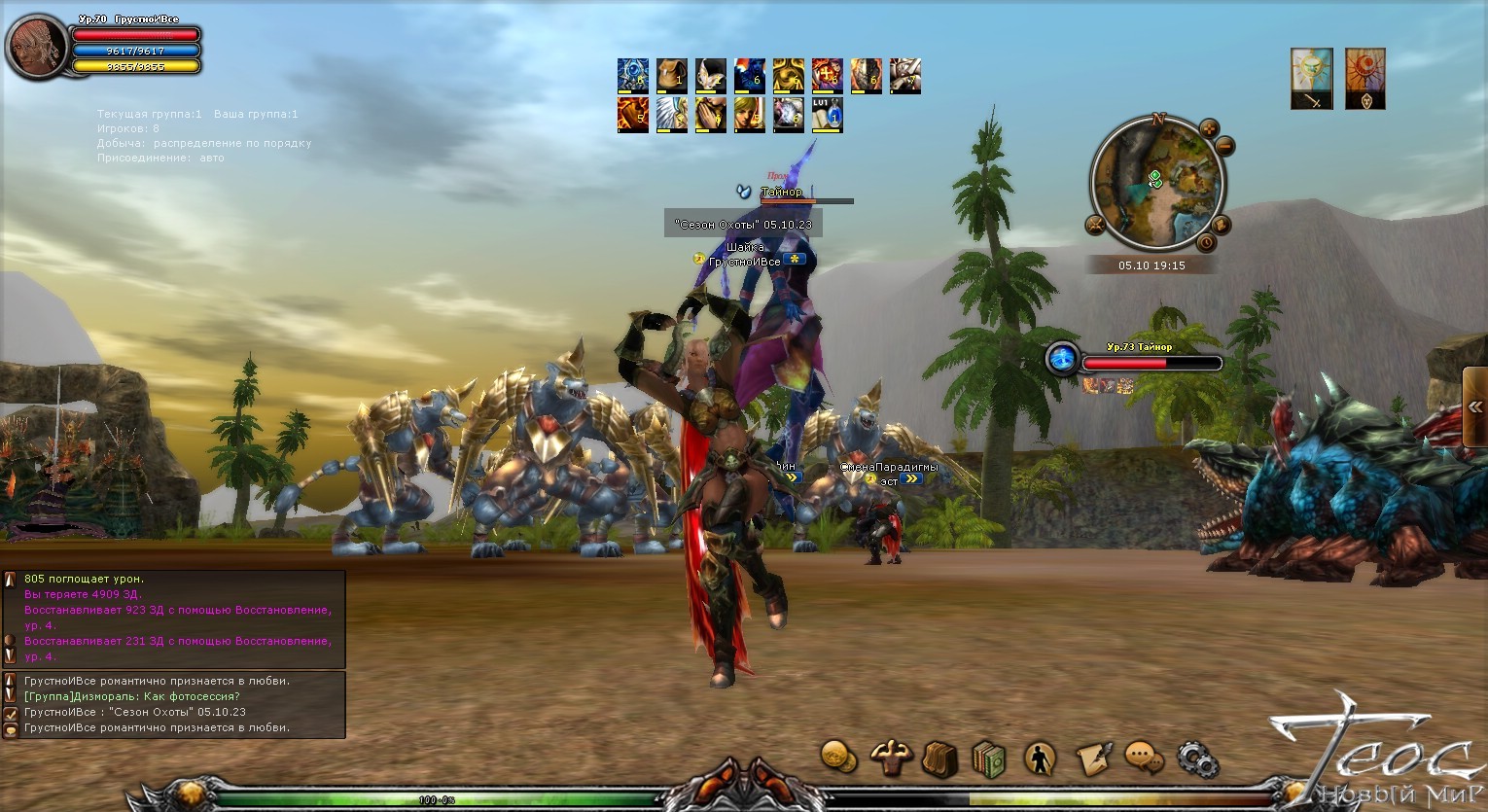Open the character stats flexing figure icon
Screen dimensions: 1488x812
pyautogui.click(x=889, y=758)
